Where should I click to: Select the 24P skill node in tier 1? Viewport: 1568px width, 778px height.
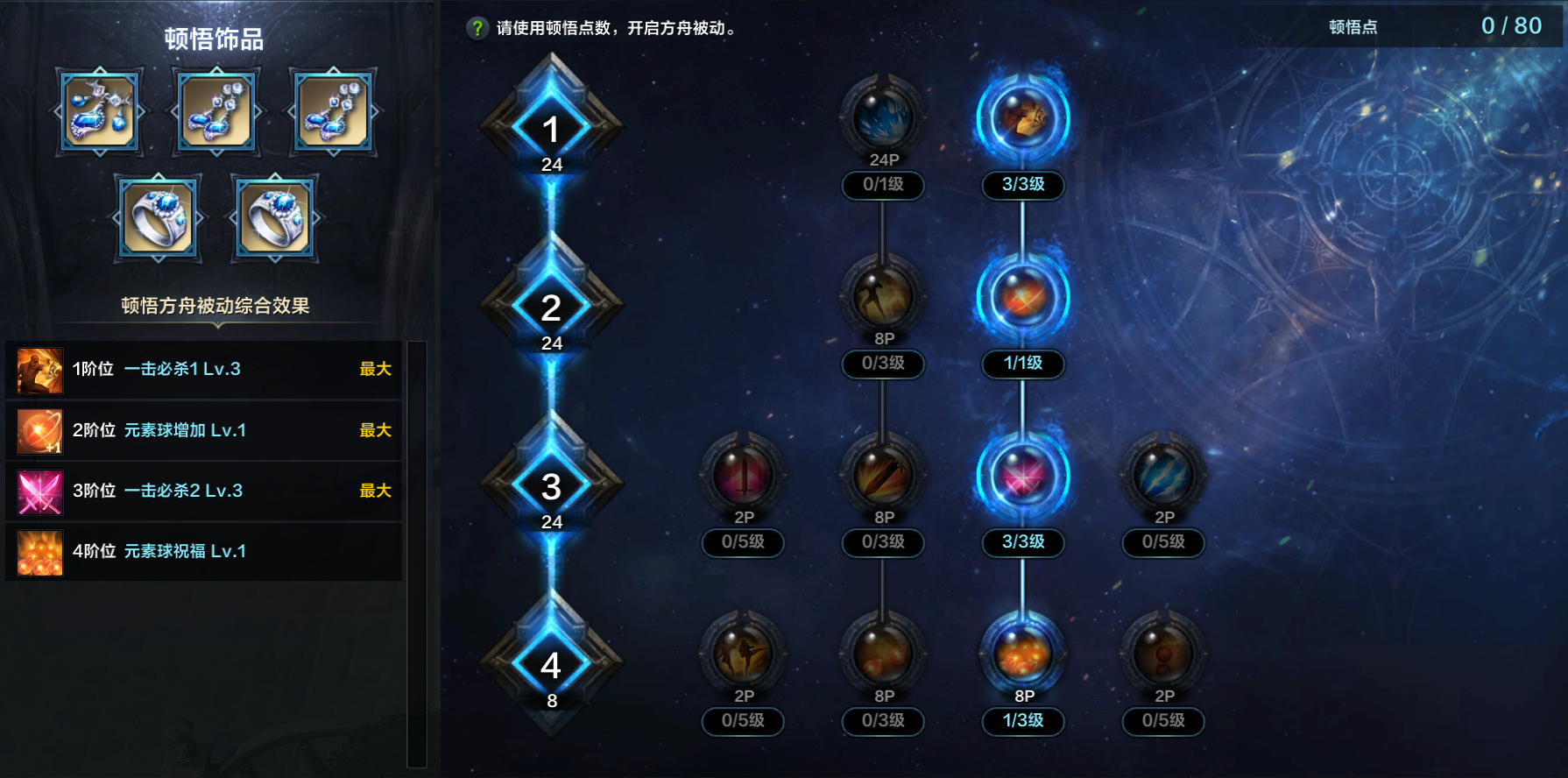coord(883,121)
